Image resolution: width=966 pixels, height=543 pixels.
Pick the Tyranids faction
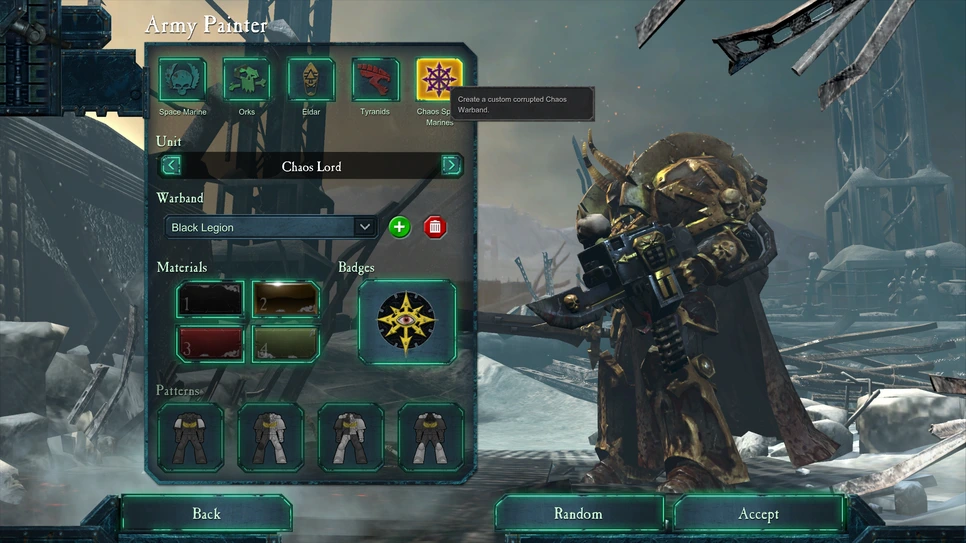point(375,79)
